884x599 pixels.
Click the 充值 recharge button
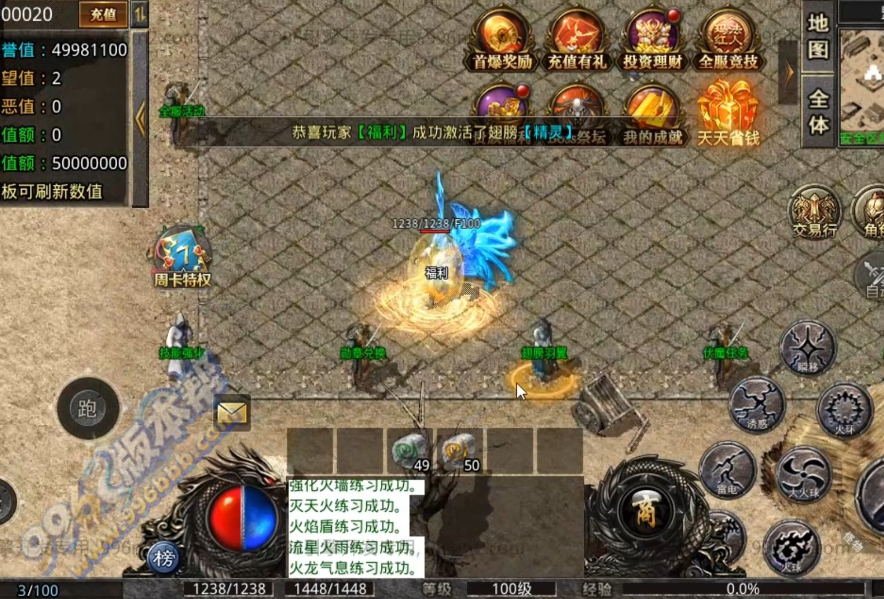pos(102,14)
